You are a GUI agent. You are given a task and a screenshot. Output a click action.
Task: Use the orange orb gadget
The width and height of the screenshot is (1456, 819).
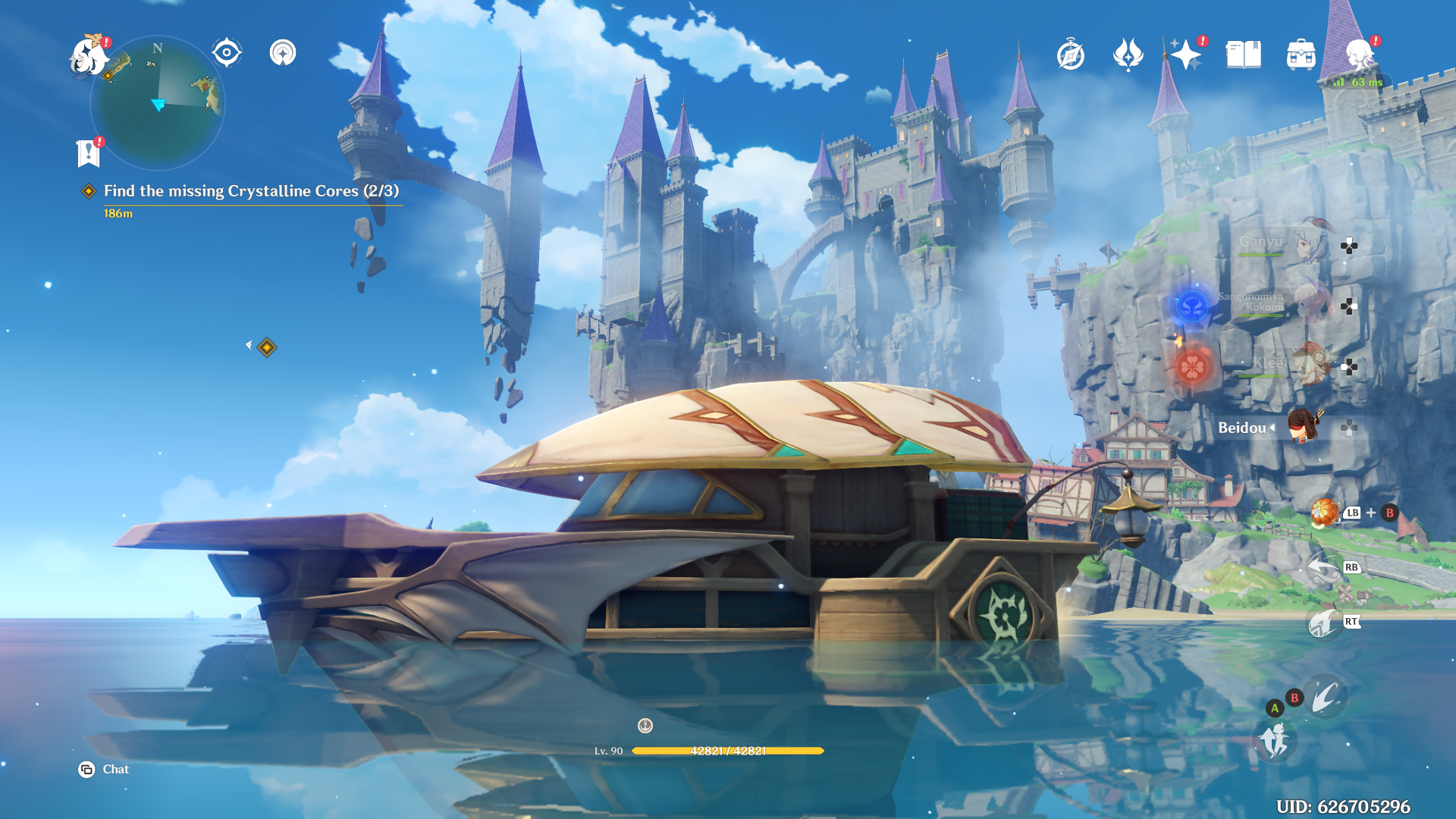tap(1325, 513)
